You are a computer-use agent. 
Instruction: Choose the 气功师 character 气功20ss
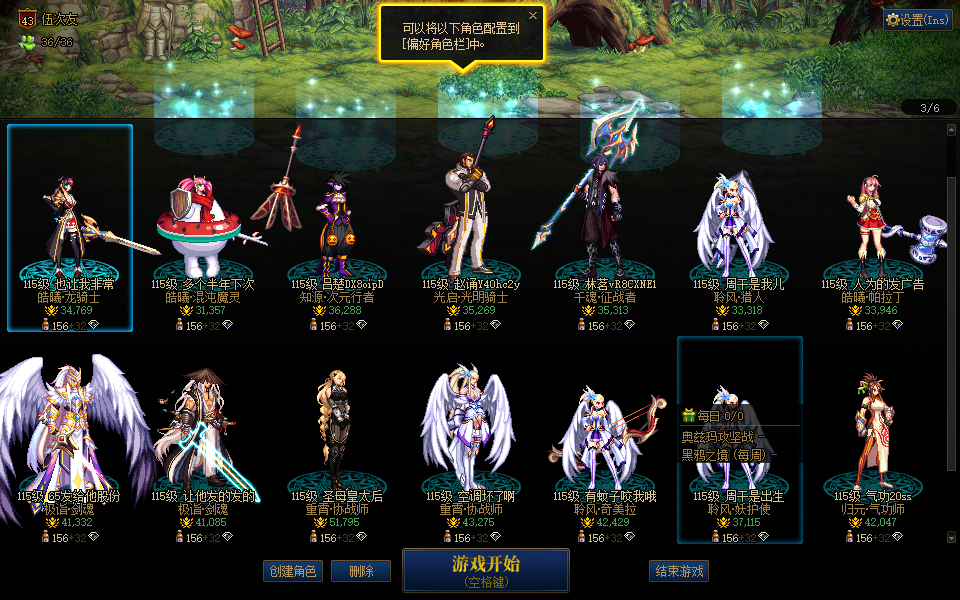click(x=873, y=440)
